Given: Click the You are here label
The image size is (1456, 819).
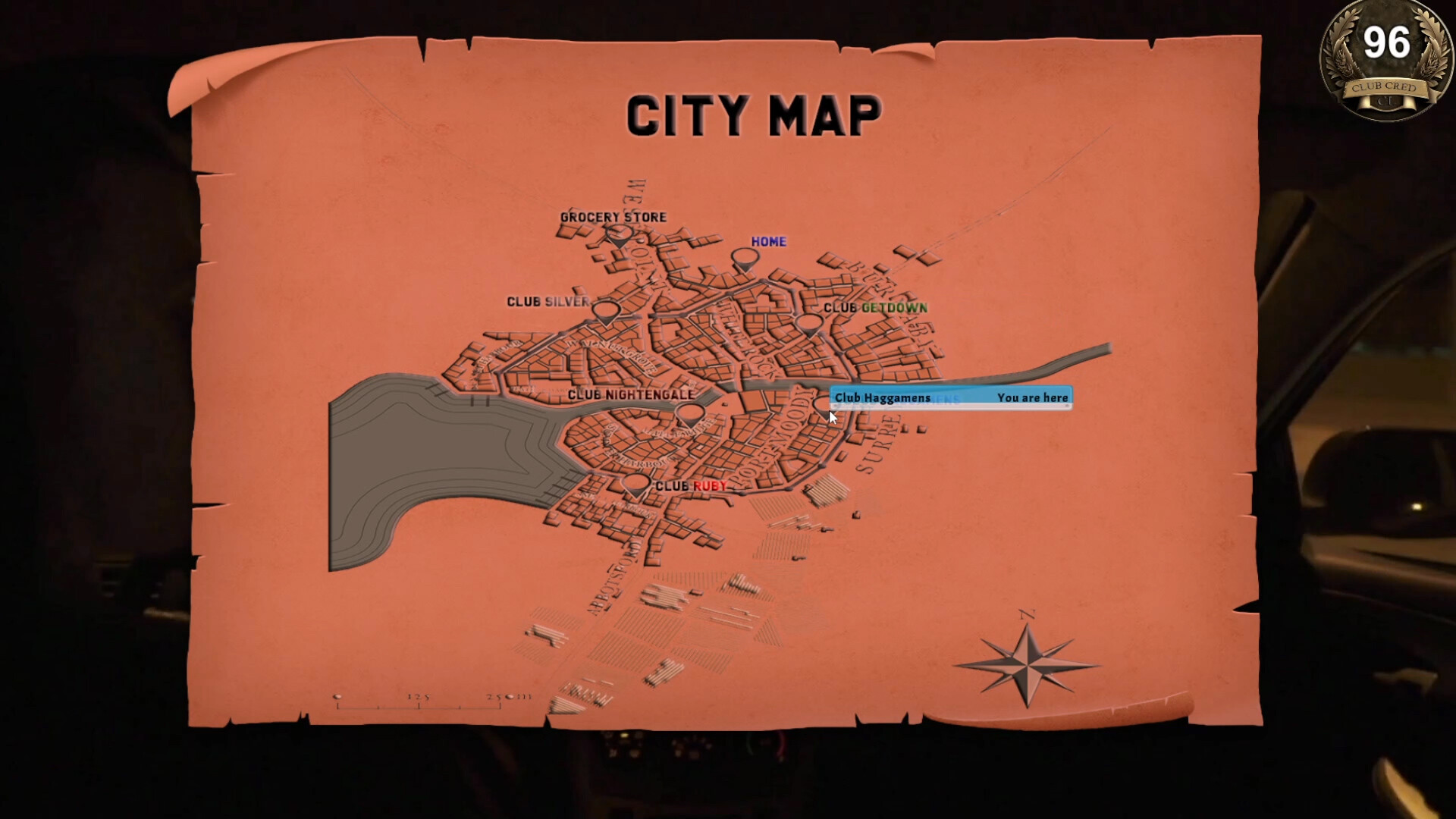Looking at the screenshot, I should tap(1033, 397).
